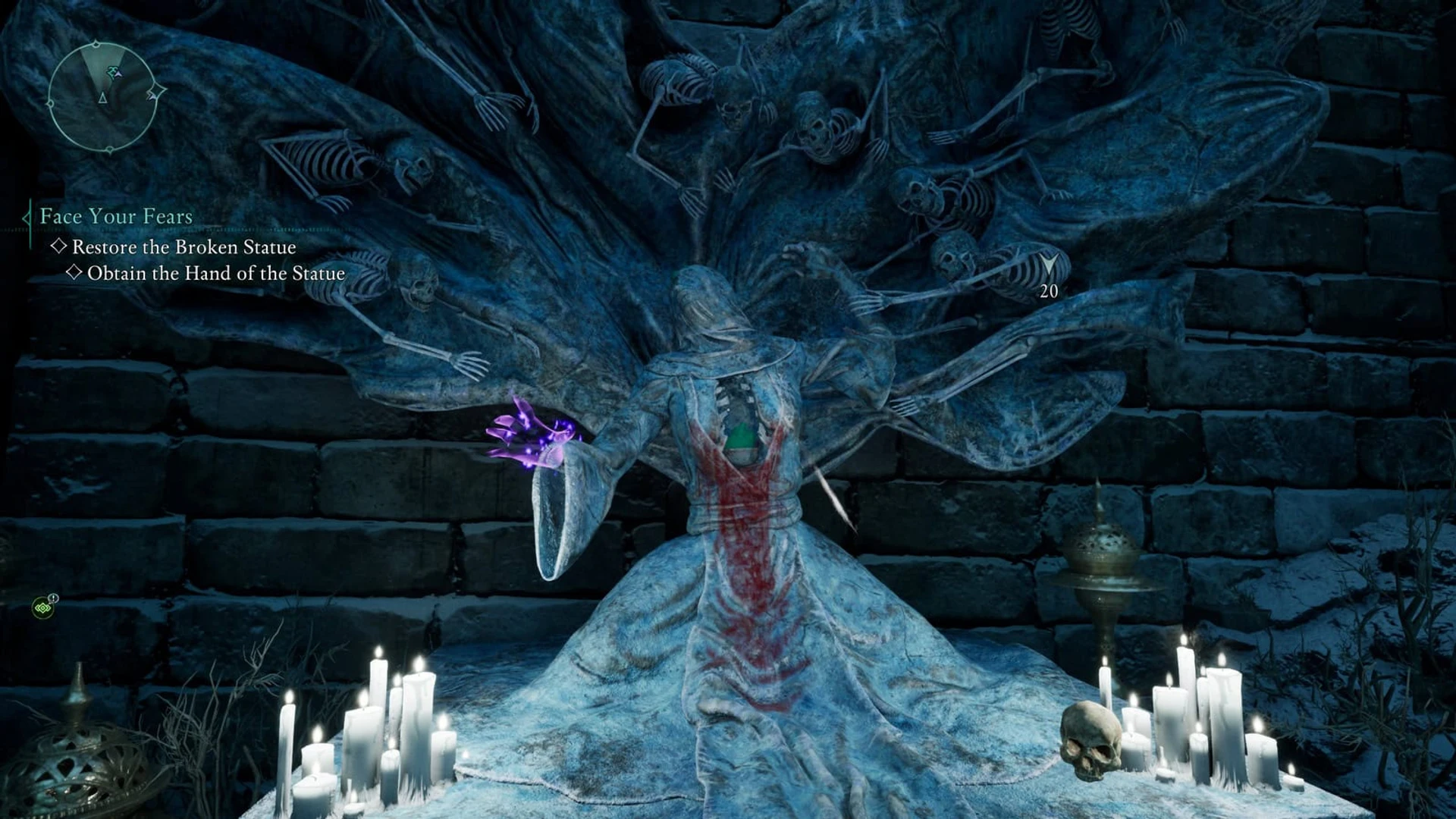Click the Restore the Broken Statue objective

point(184,247)
